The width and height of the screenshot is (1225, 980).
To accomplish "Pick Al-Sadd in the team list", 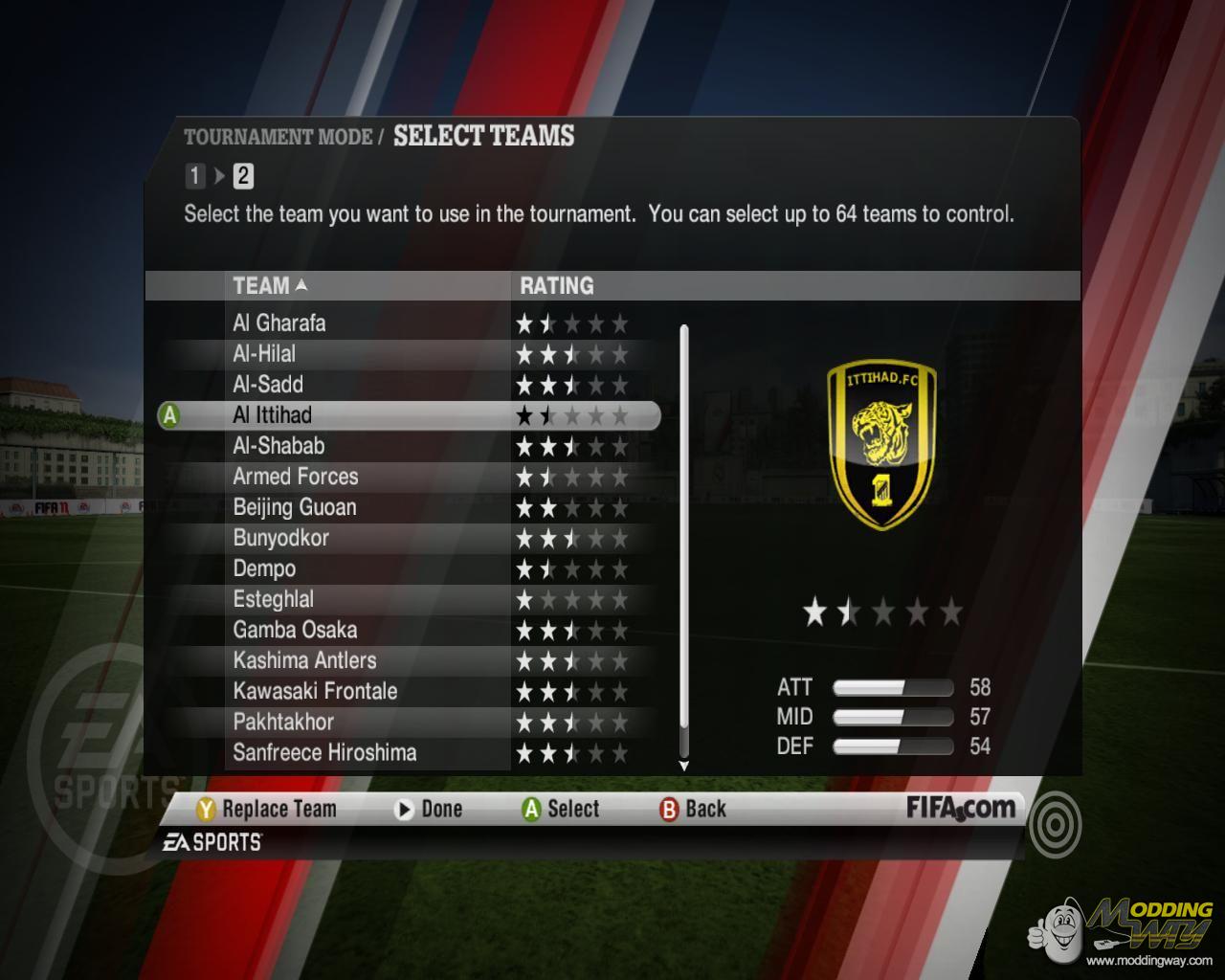I will pos(268,385).
